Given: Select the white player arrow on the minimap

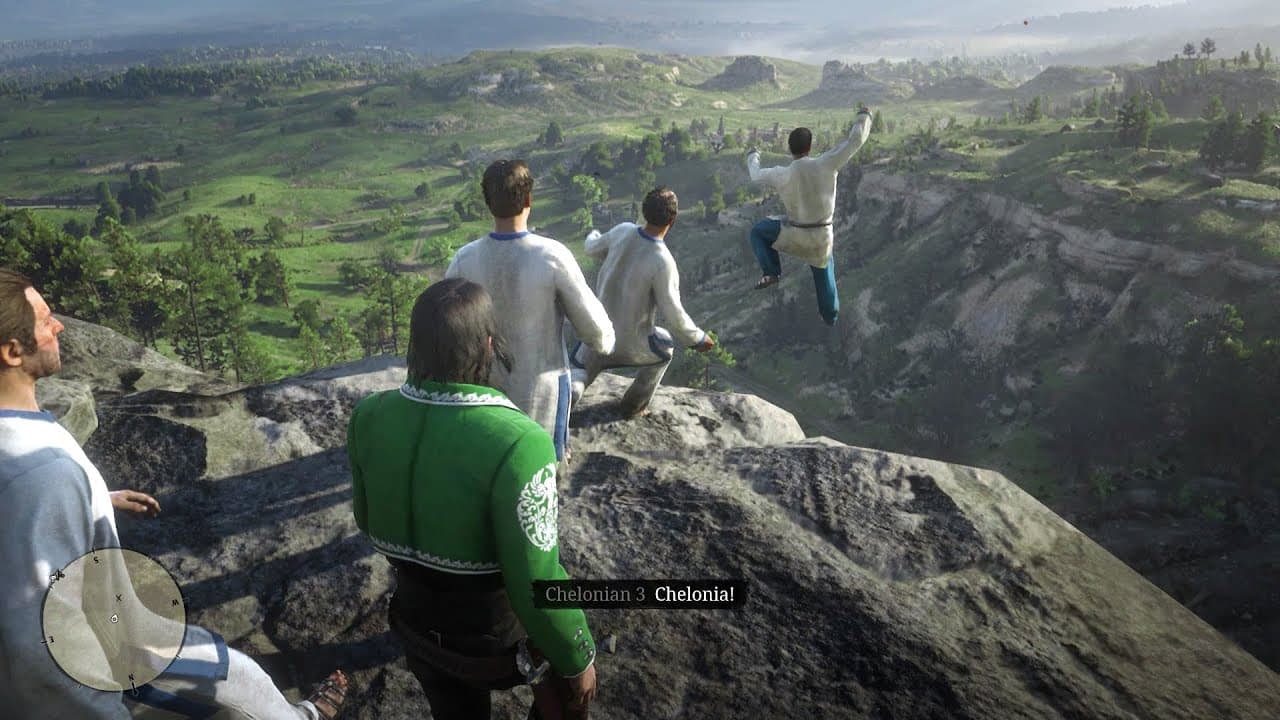Looking at the screenshot, I should [114, 619].
